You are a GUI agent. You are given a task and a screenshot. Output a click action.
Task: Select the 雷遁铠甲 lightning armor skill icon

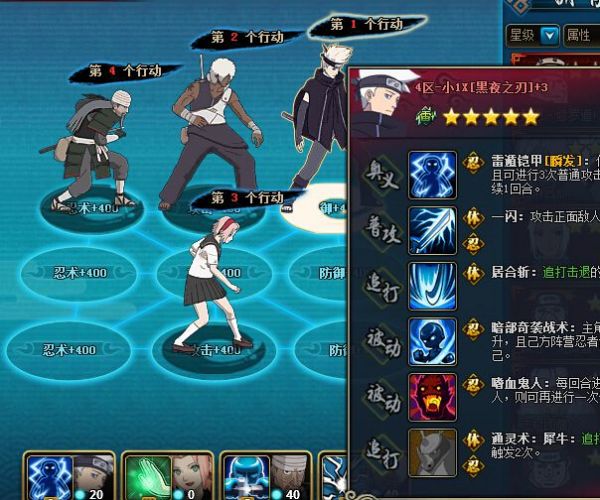click(x=432, y=173)
